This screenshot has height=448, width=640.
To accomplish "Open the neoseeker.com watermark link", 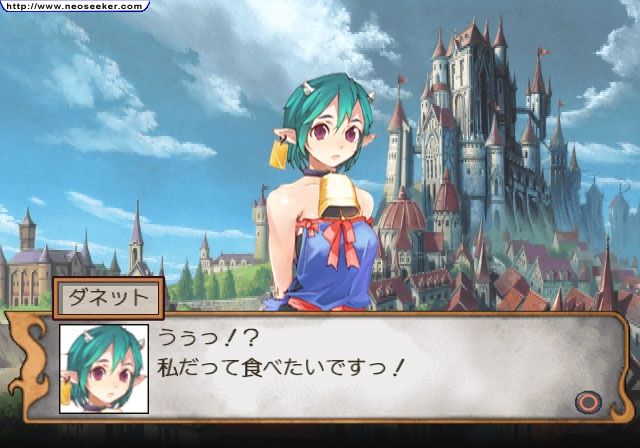I will pos(74,6).
